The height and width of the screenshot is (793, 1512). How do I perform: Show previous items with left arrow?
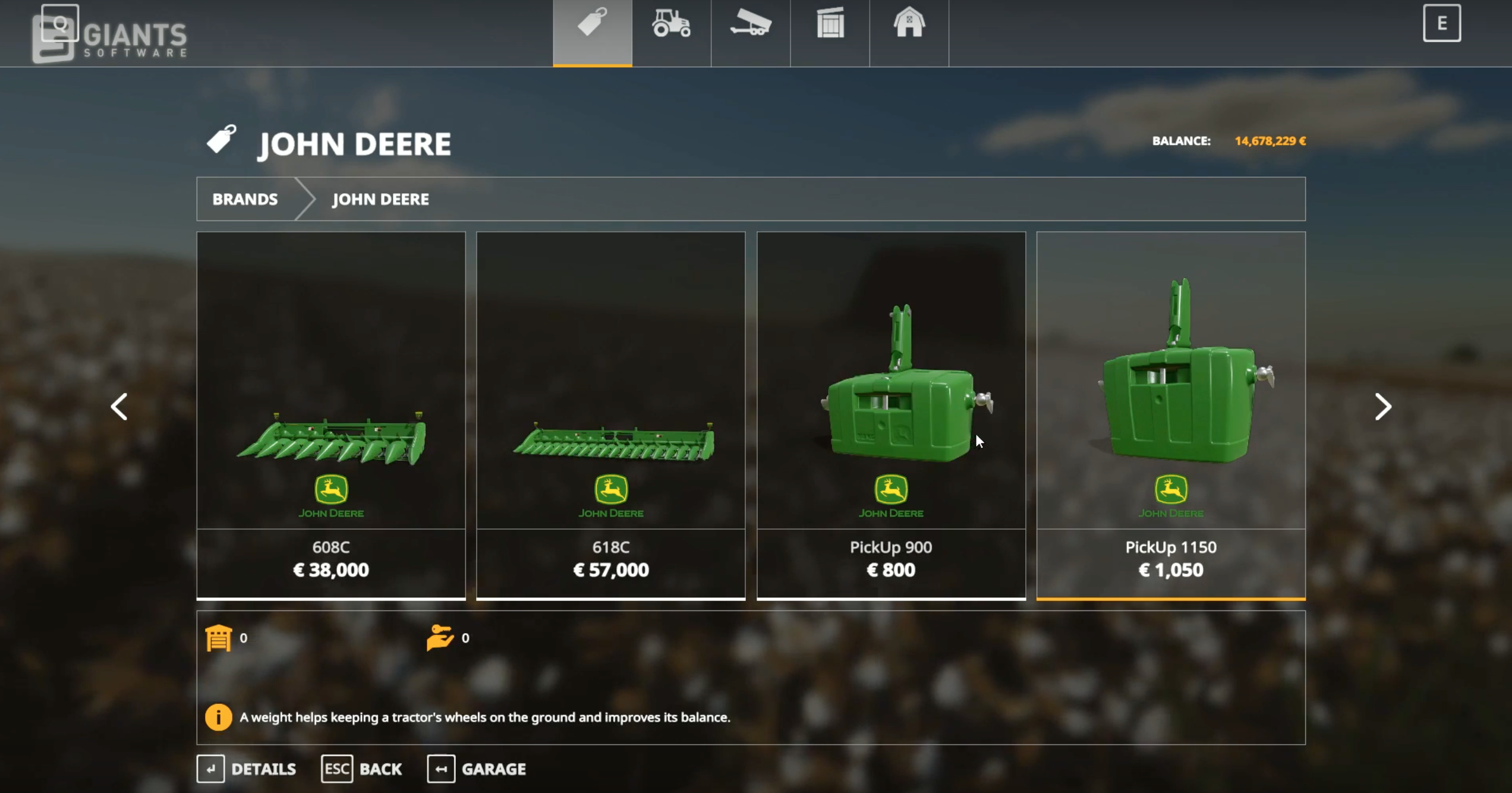(x=119, y=407)
